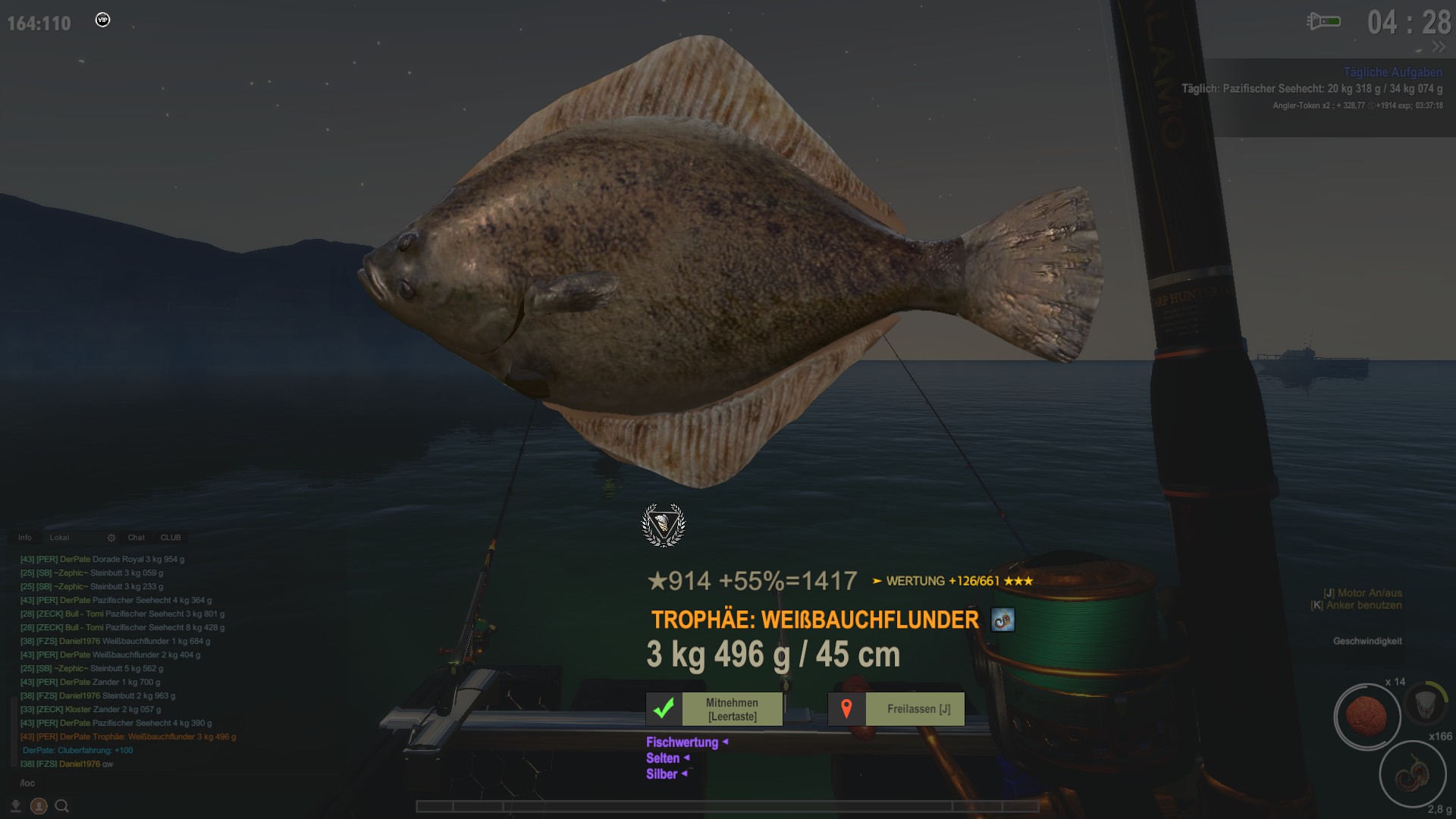Screen dimensions: 1456x819
Task: Open chat settings via the gear icon
Action: pyautogui.click(x=111, y=538)
